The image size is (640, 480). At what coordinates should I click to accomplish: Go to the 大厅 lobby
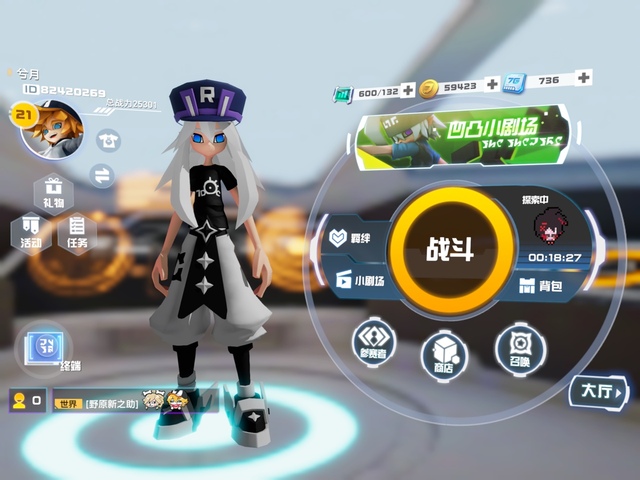click(600, 391)
